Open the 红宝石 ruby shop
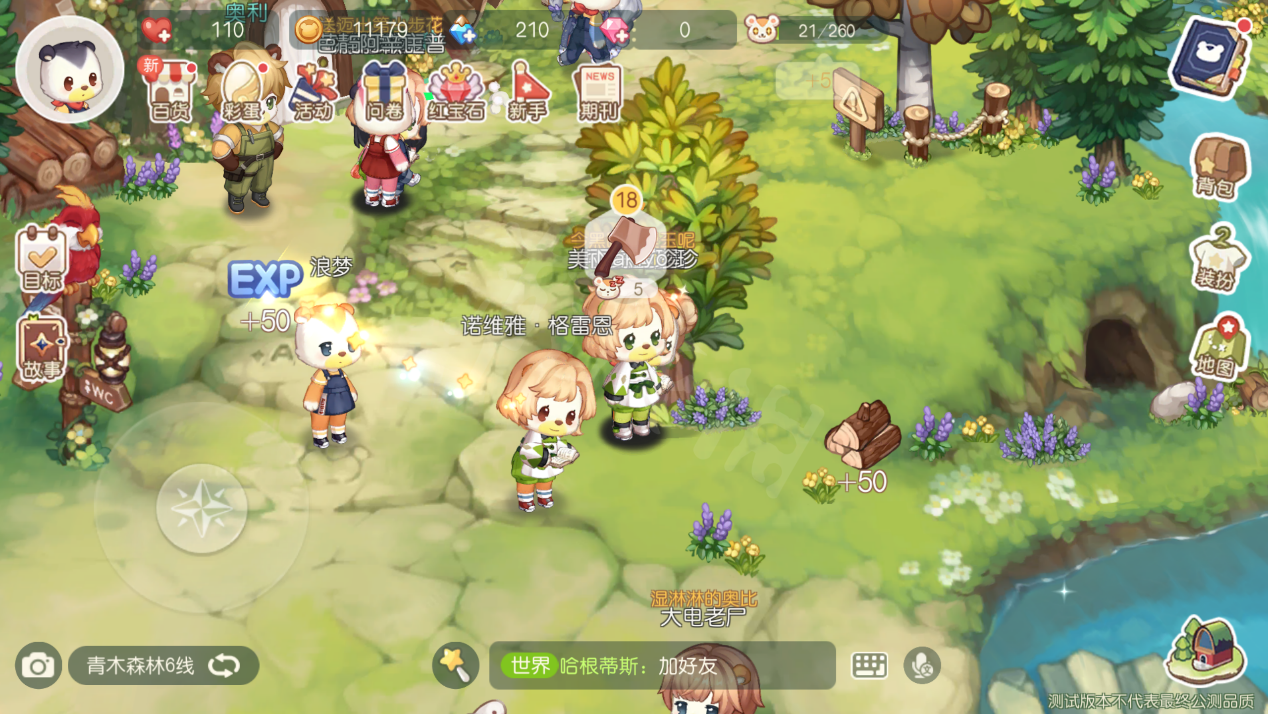1268x714 pixels. click(x=456, y=90)
